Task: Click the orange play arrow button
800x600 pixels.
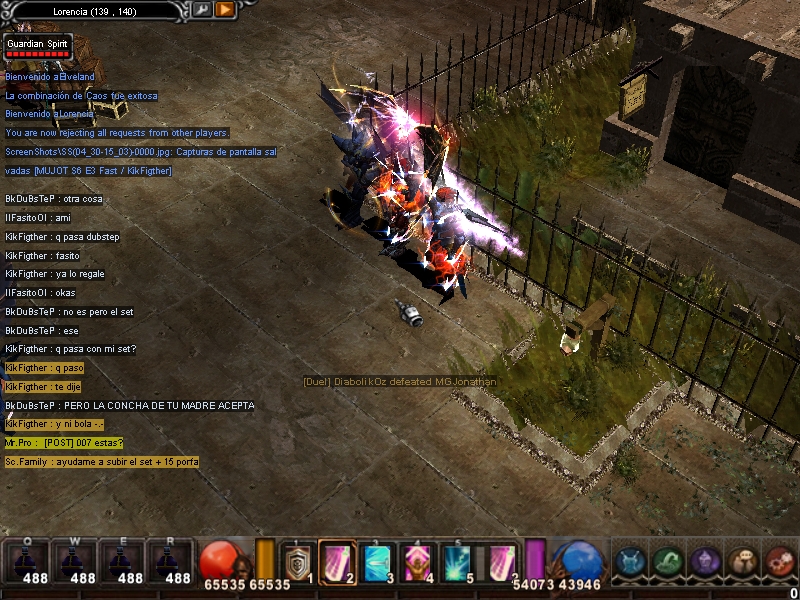Action: click(225, 9)
